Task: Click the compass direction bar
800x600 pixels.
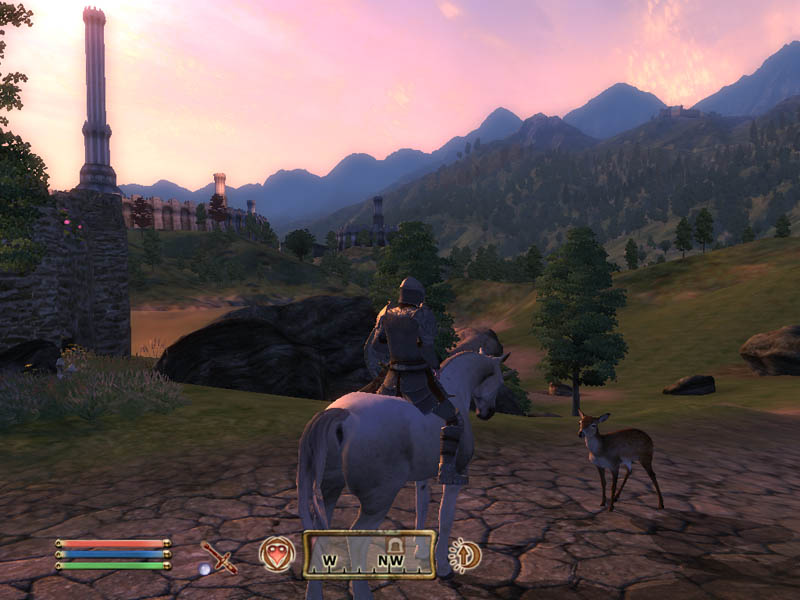Action: click(369, 555)
